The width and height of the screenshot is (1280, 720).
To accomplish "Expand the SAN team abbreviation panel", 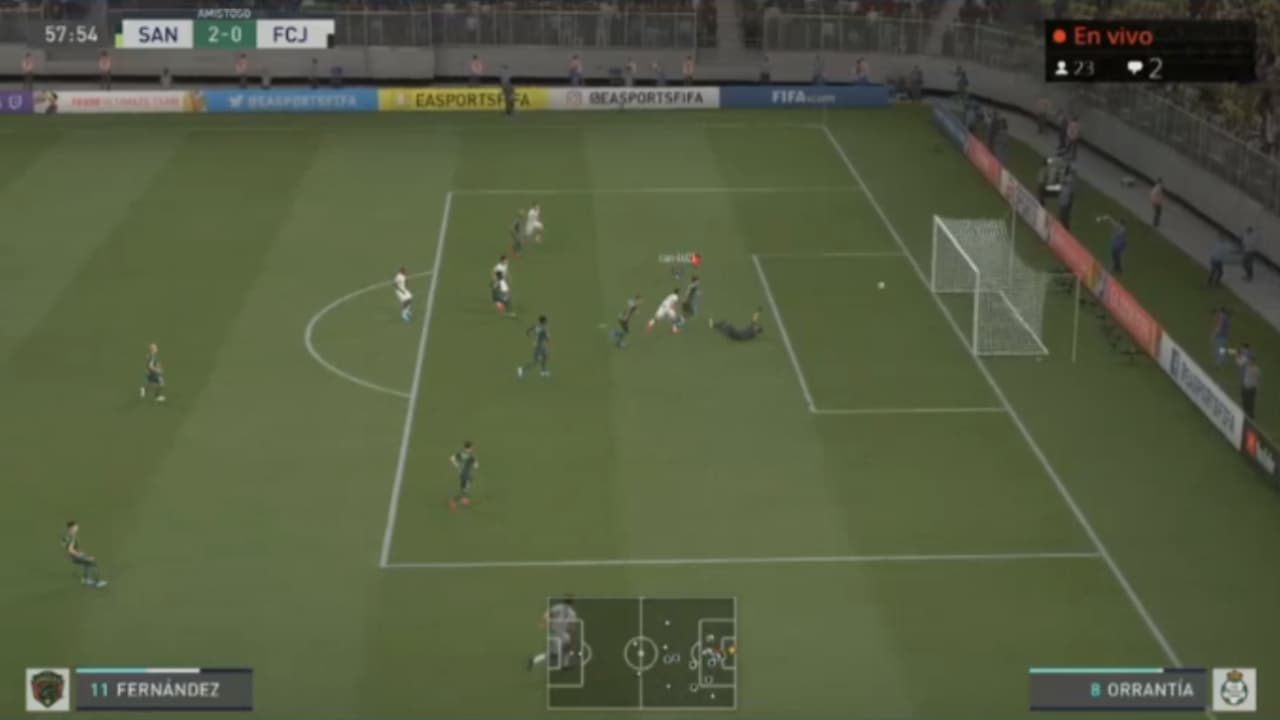I will coord(157,33).
